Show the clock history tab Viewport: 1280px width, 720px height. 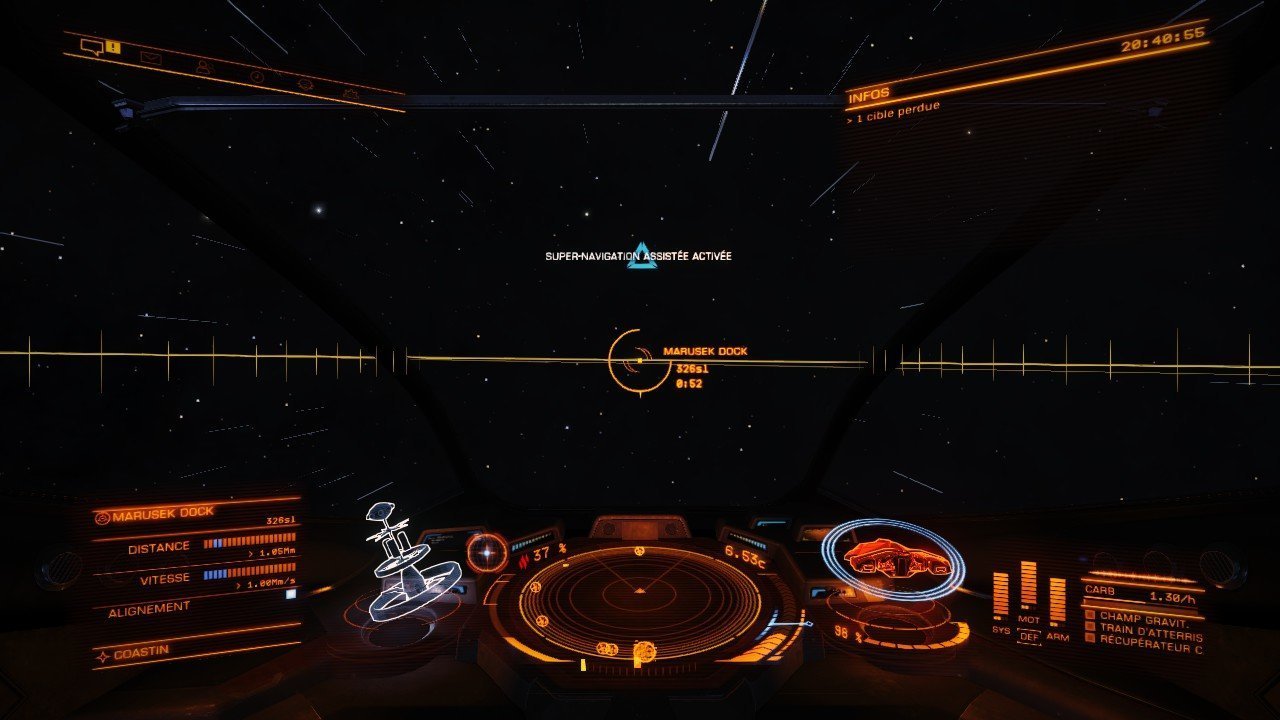(x=257, y=76)
